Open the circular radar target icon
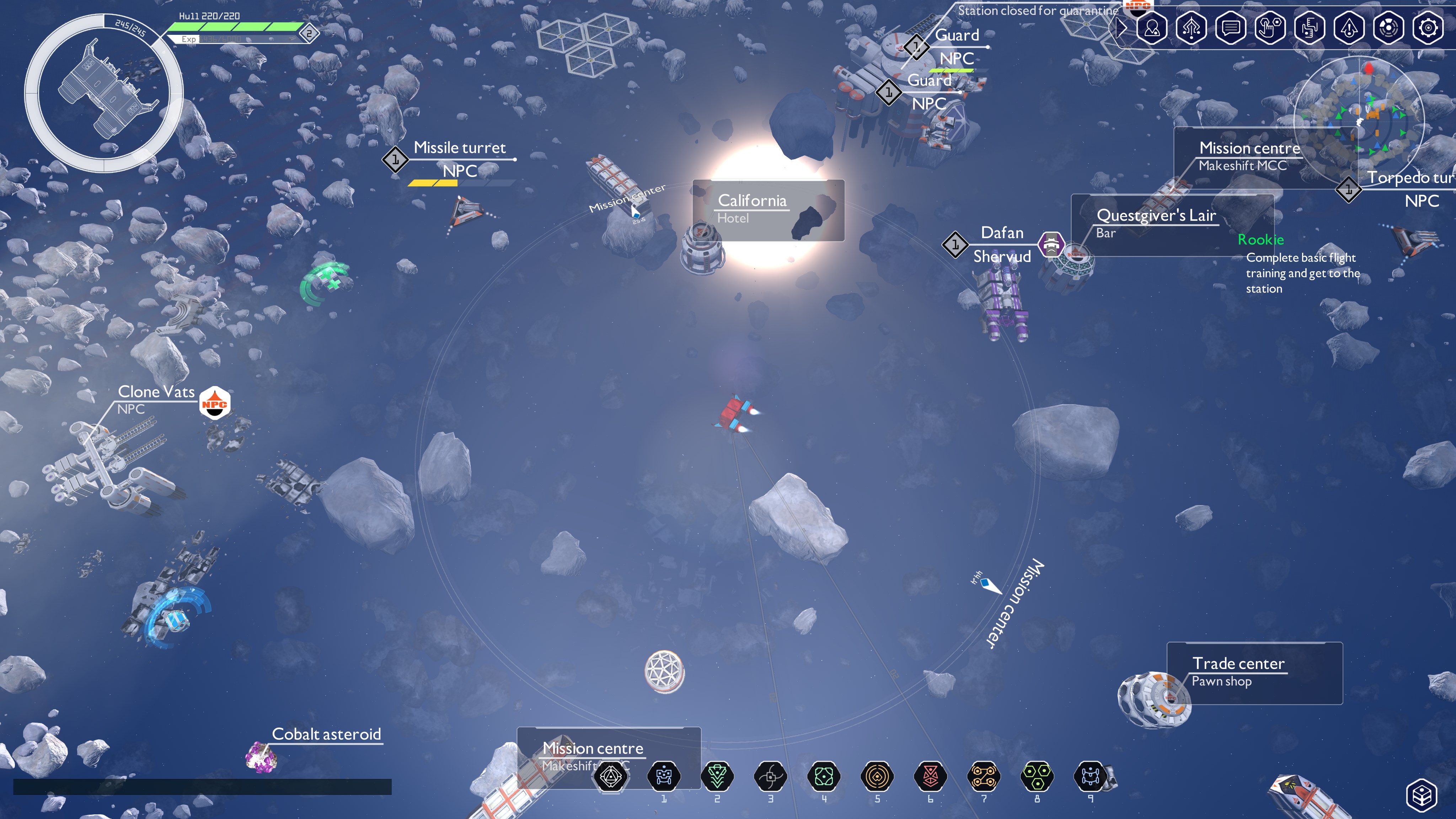The height and width of the screenshot is (819, 1456). (x=1389, y=28)
